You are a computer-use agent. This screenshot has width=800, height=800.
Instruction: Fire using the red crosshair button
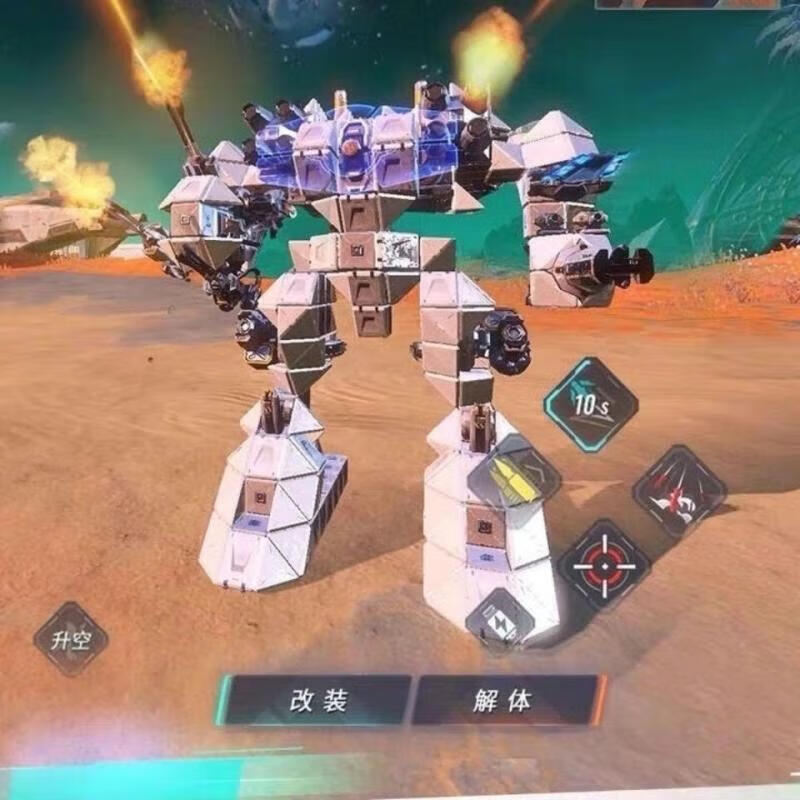tap(604, 565)
